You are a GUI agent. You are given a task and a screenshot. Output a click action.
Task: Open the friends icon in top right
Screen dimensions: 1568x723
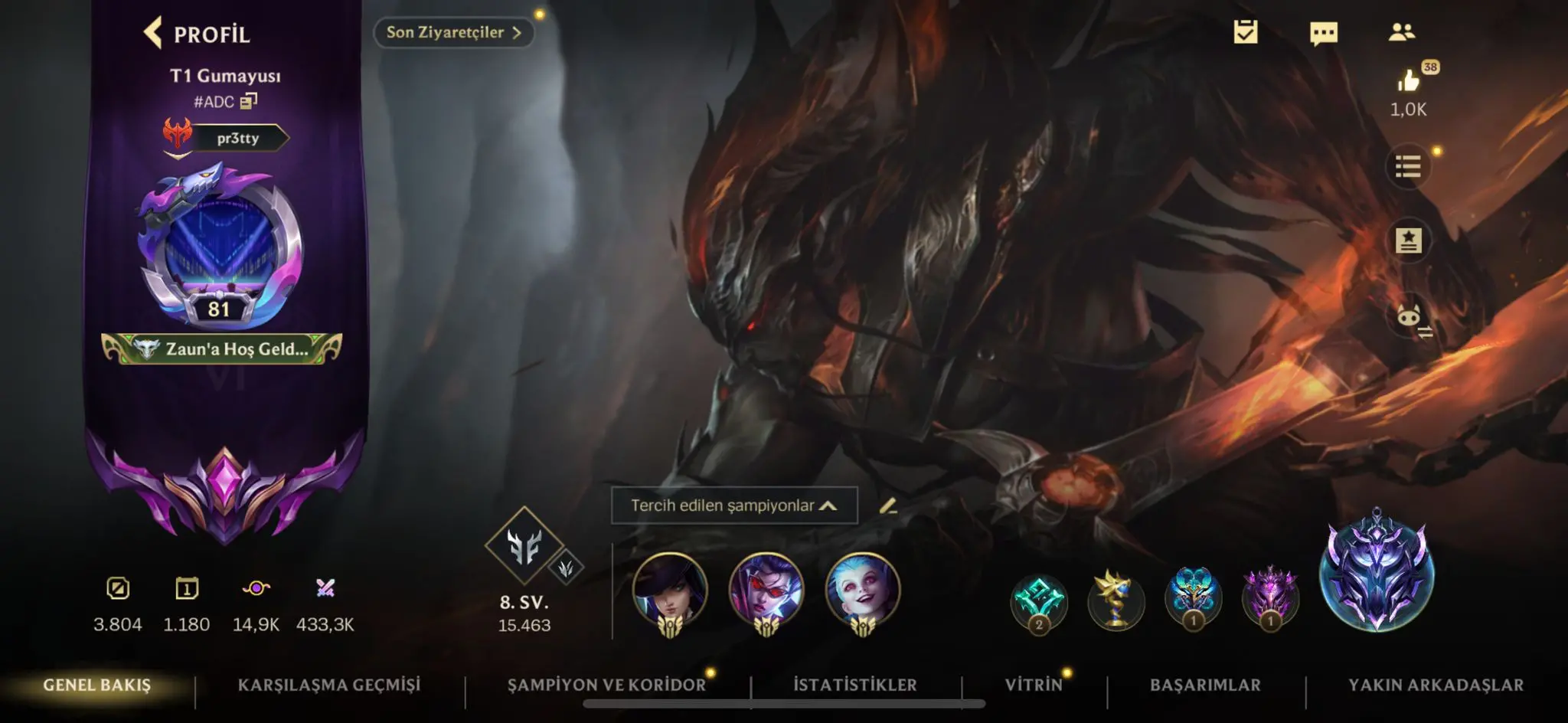pyautogui.click(x=1401, y=32)
